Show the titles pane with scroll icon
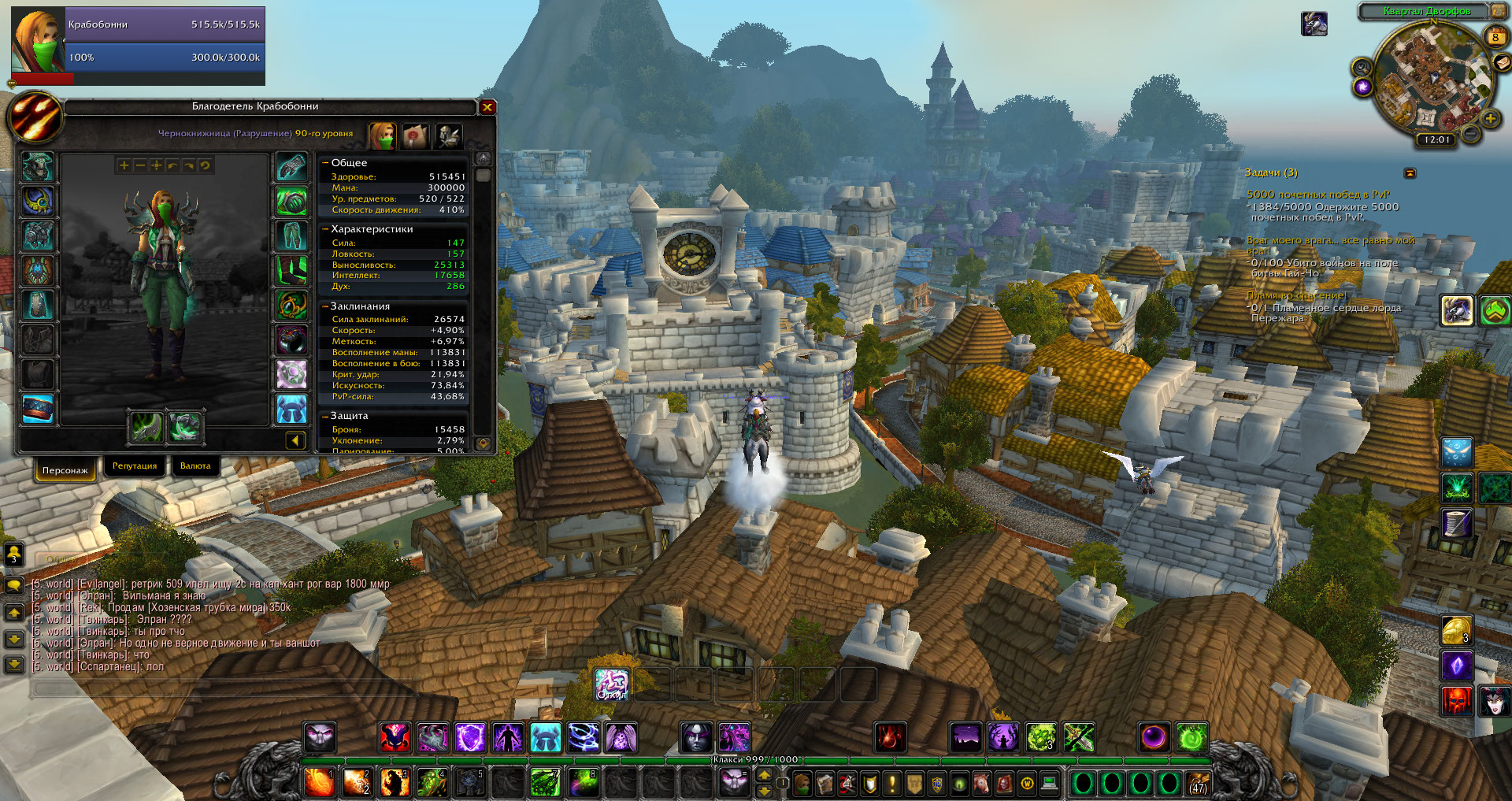Viewport: 1512px width, 801px height. click(416, 136)
